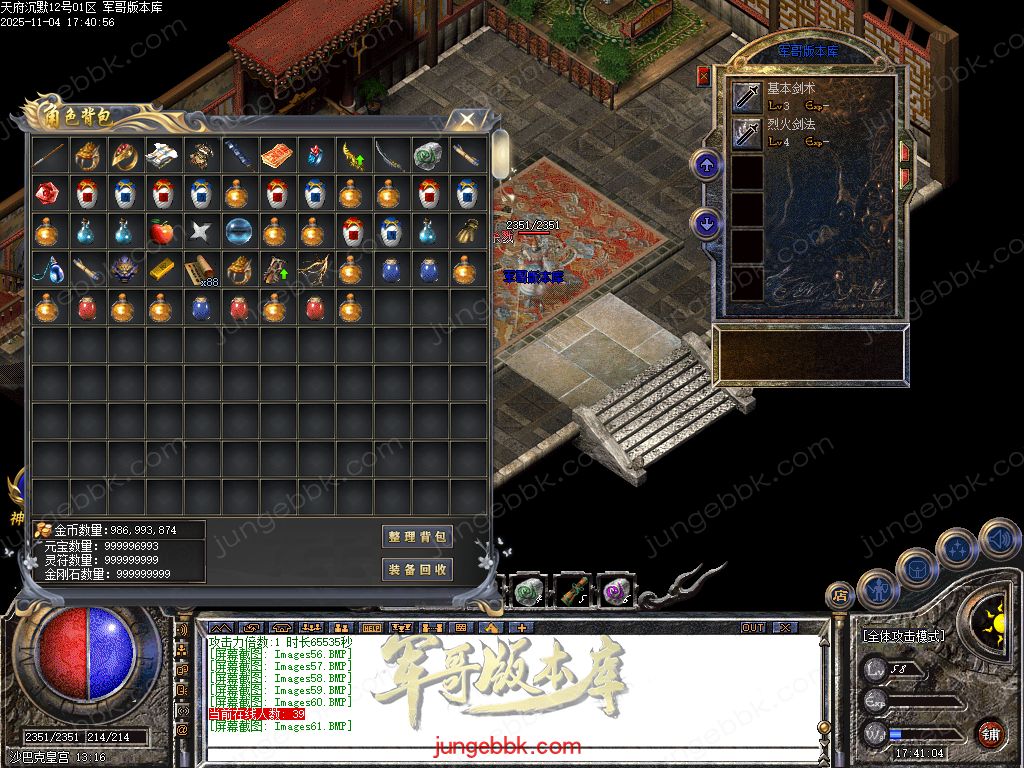Select the blue crystal orb item

coord(237,232)
